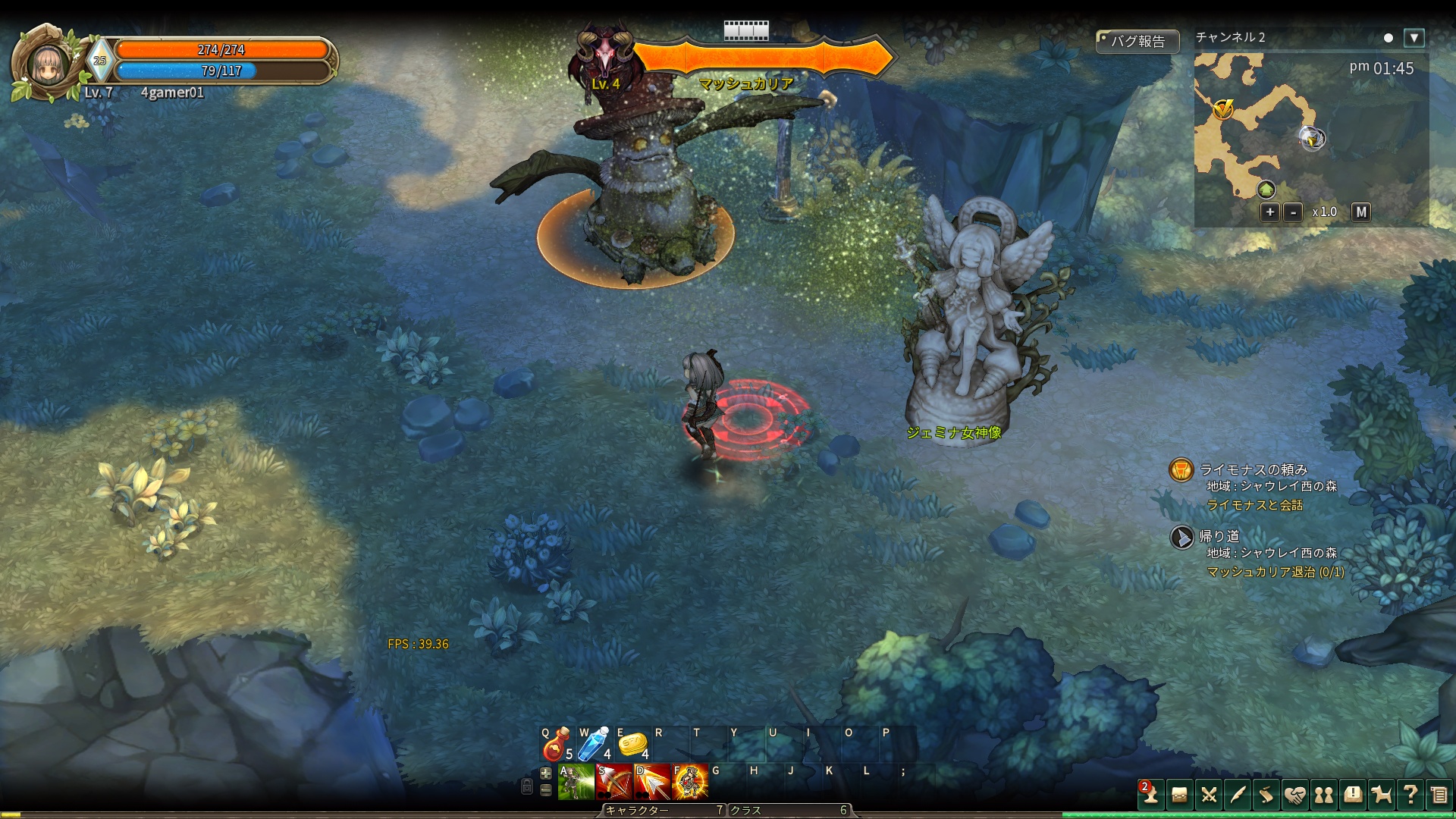Expand the チャンネル 2 channel dropdown
This screenshot has height=819, width=1456.
click(1414, 37)
